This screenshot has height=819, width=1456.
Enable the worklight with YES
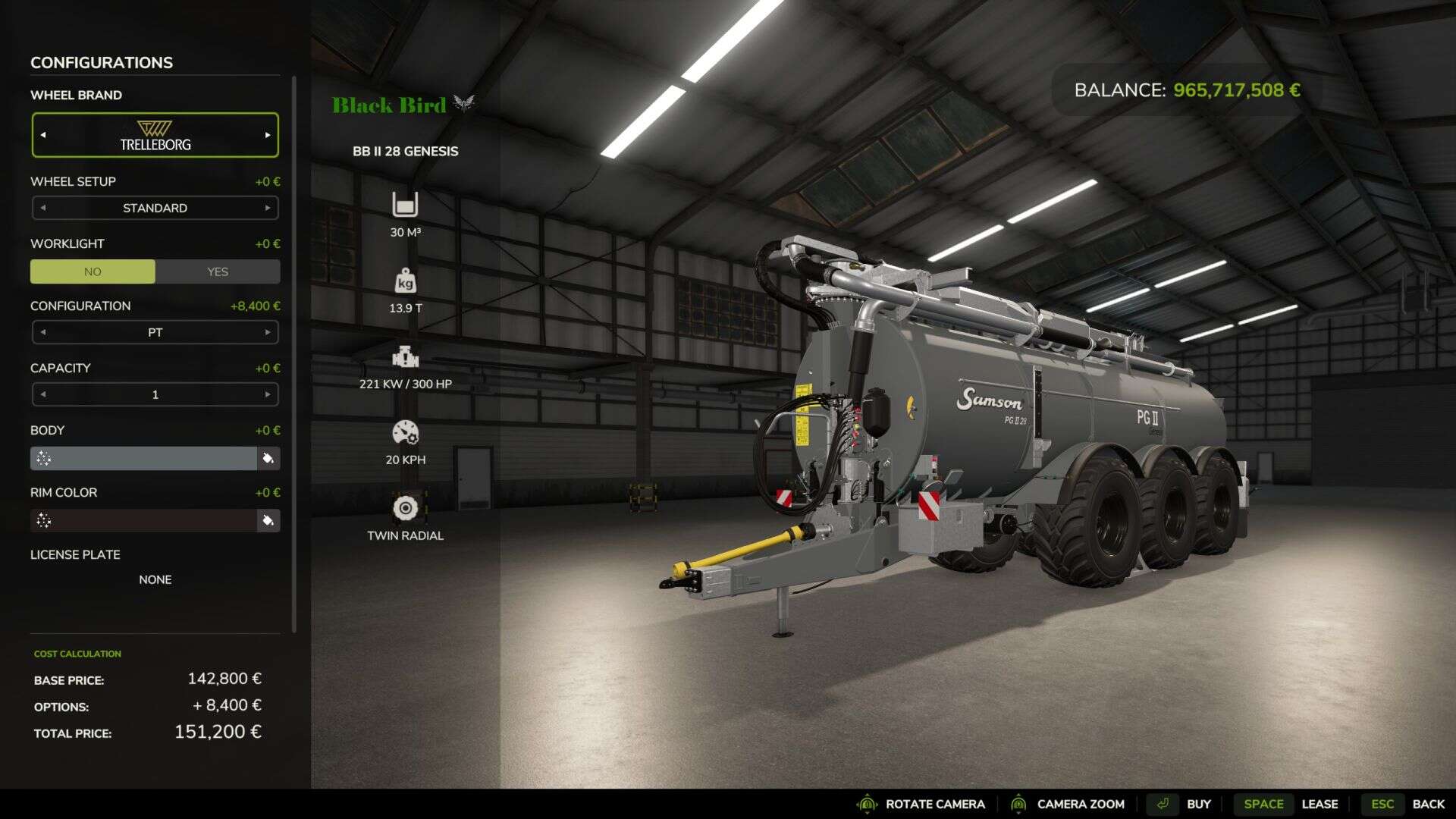(x=218, y=271)
